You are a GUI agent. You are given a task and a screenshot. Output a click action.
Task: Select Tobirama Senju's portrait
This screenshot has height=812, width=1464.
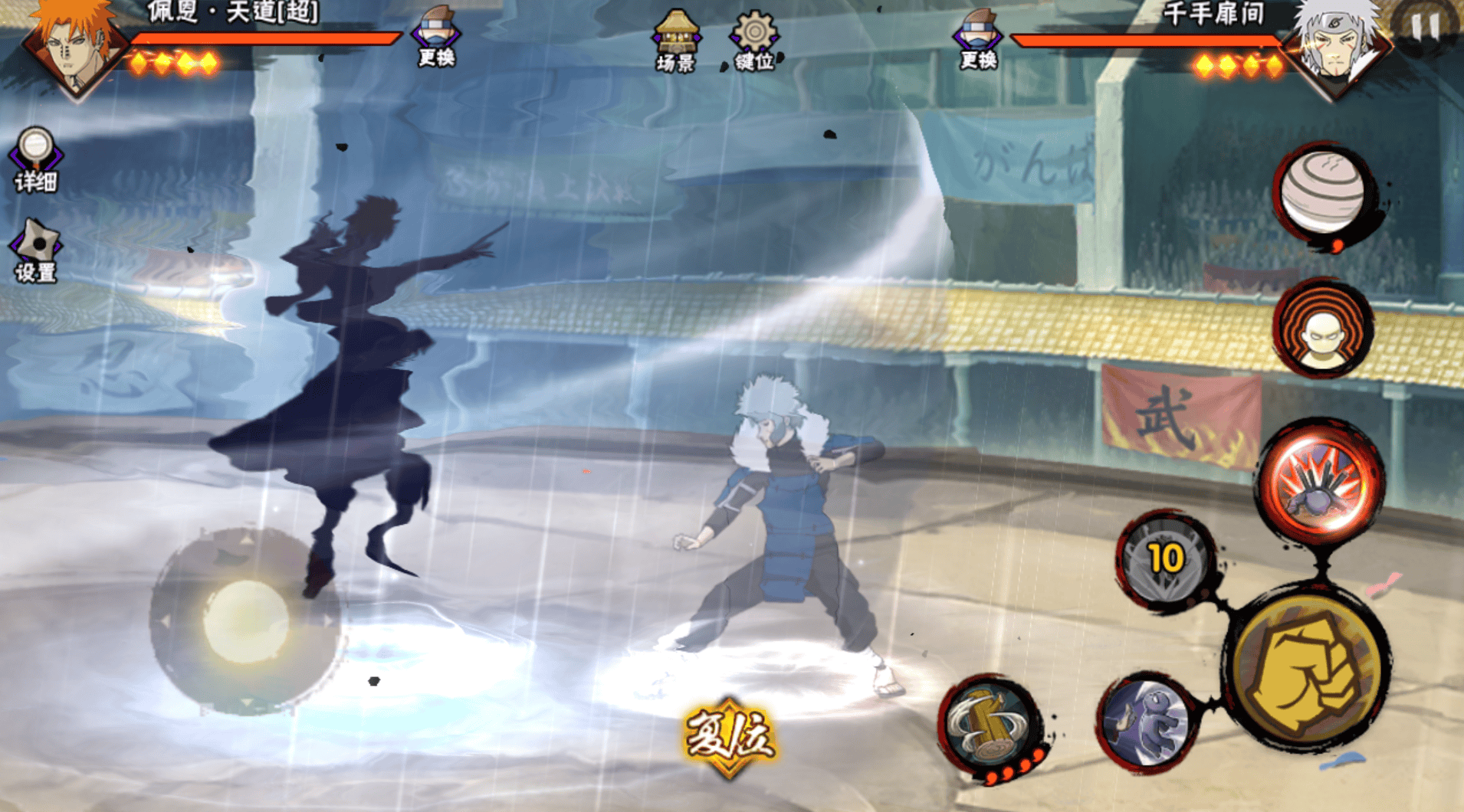[1338, 47]
